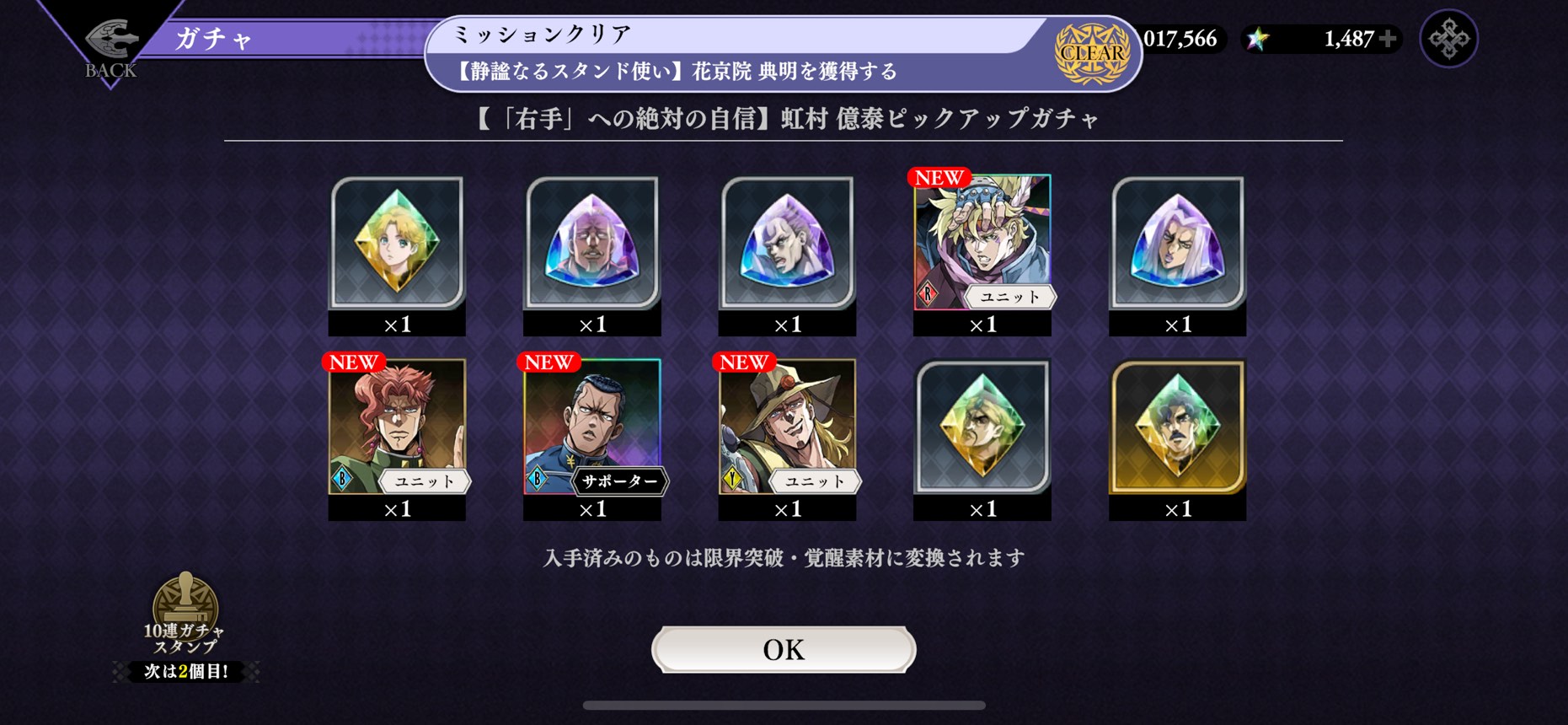Select the new Caesar unit card
Viewport: 1568px width, 725px height.
982,243
